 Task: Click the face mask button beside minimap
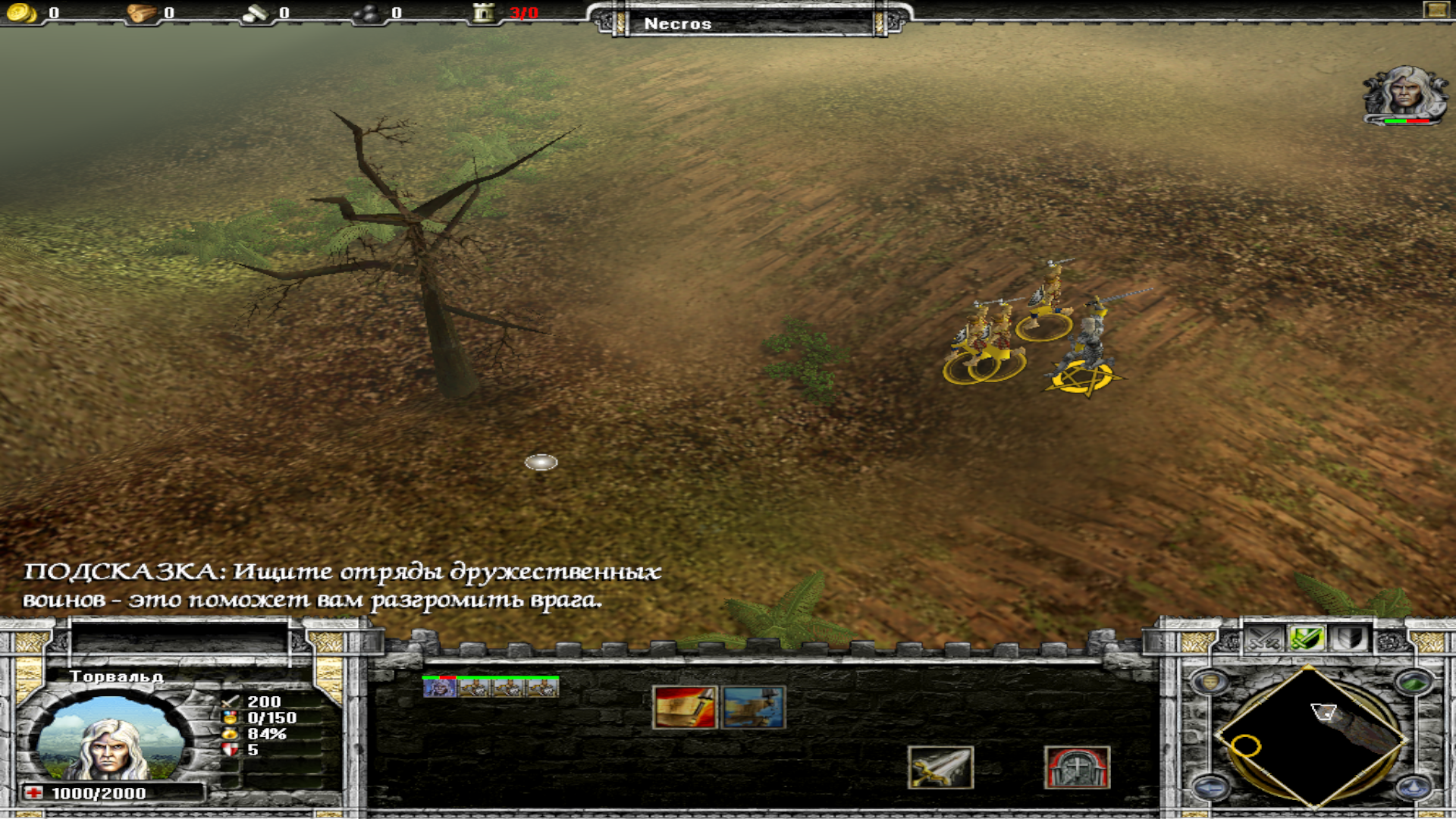pyautogui.click(x=1210, y=682)
